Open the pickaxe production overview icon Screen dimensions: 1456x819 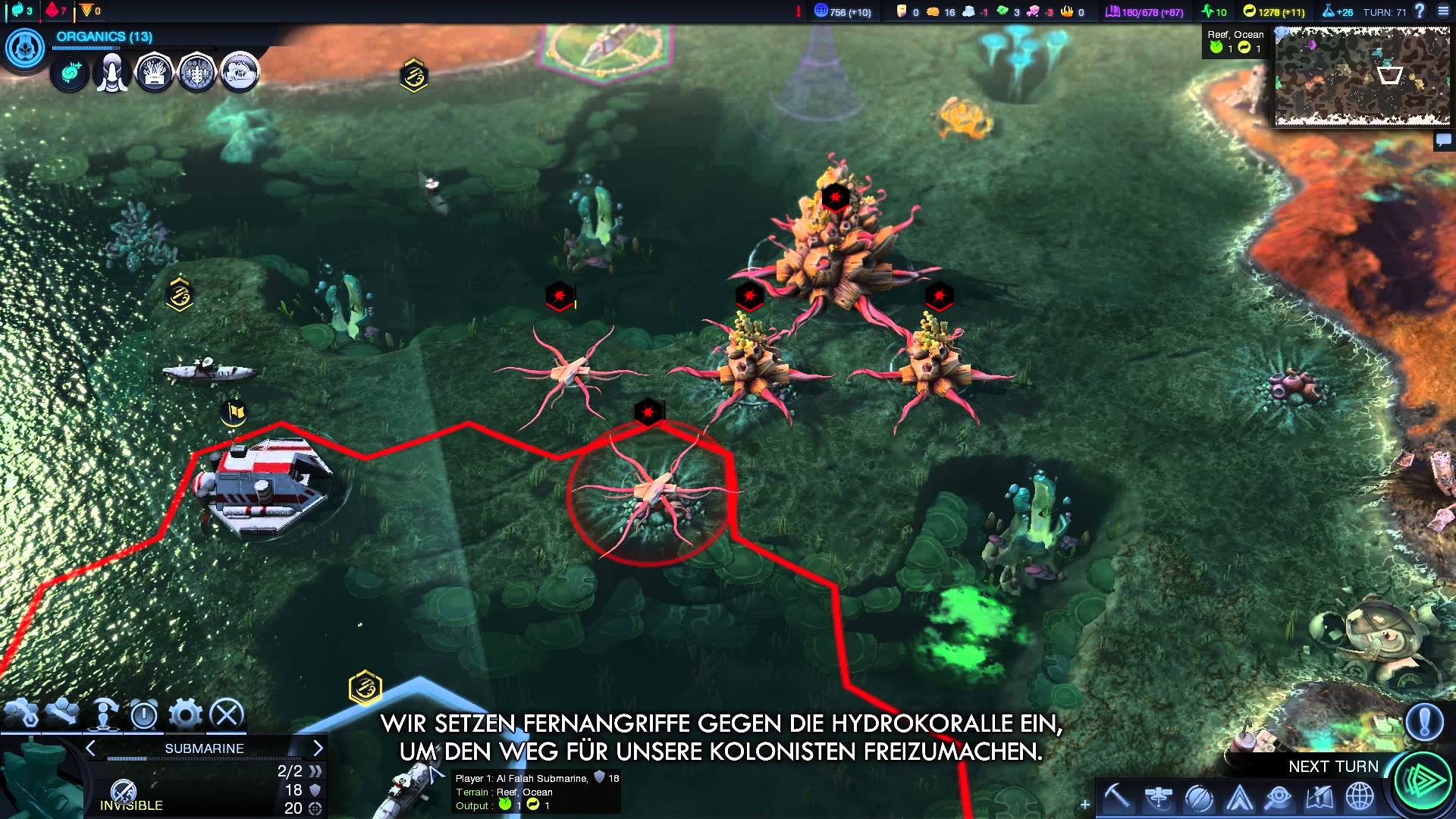click(x=1116, y=797)
